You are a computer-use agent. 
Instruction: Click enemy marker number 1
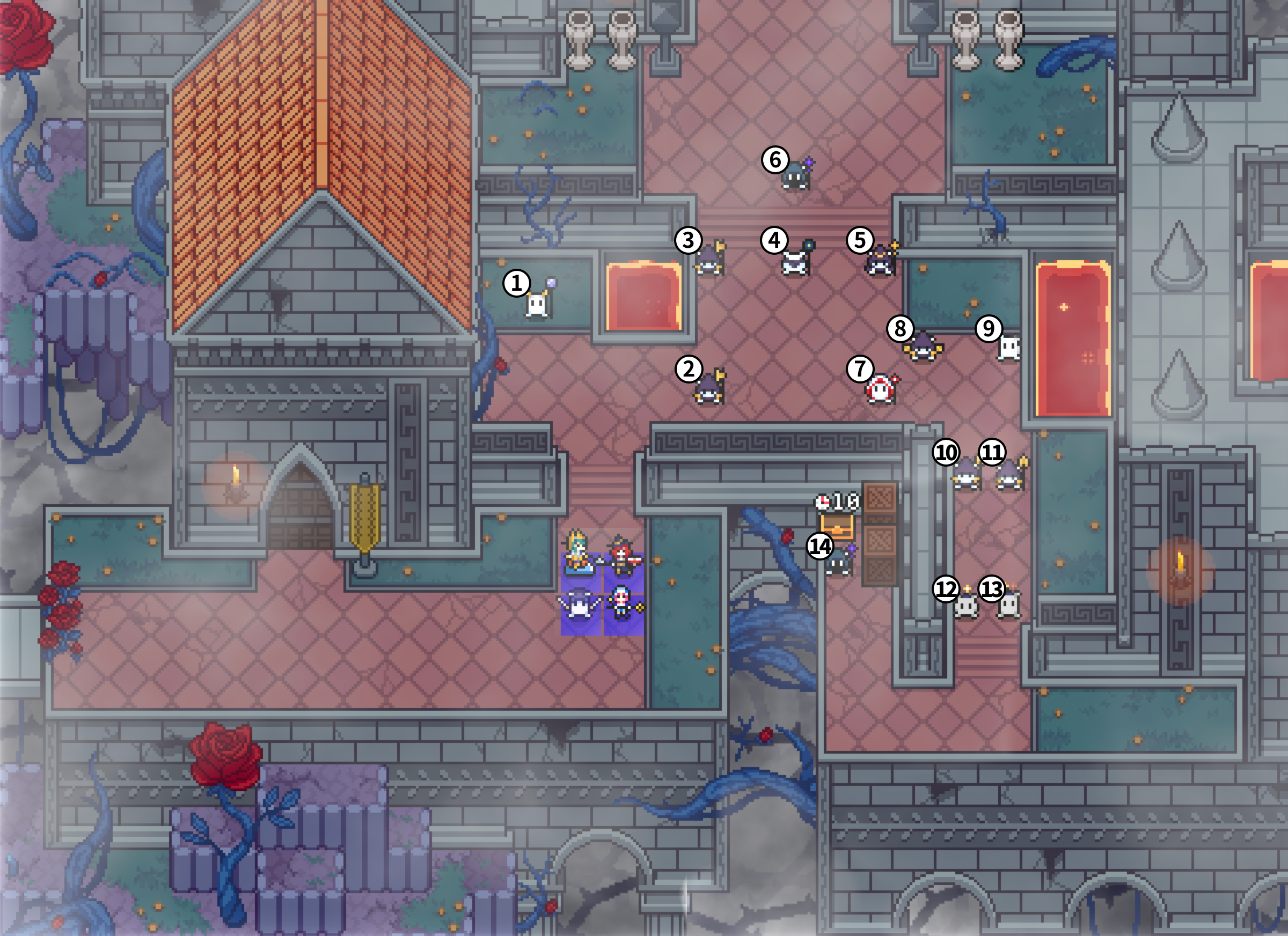(x=516, y=283)
